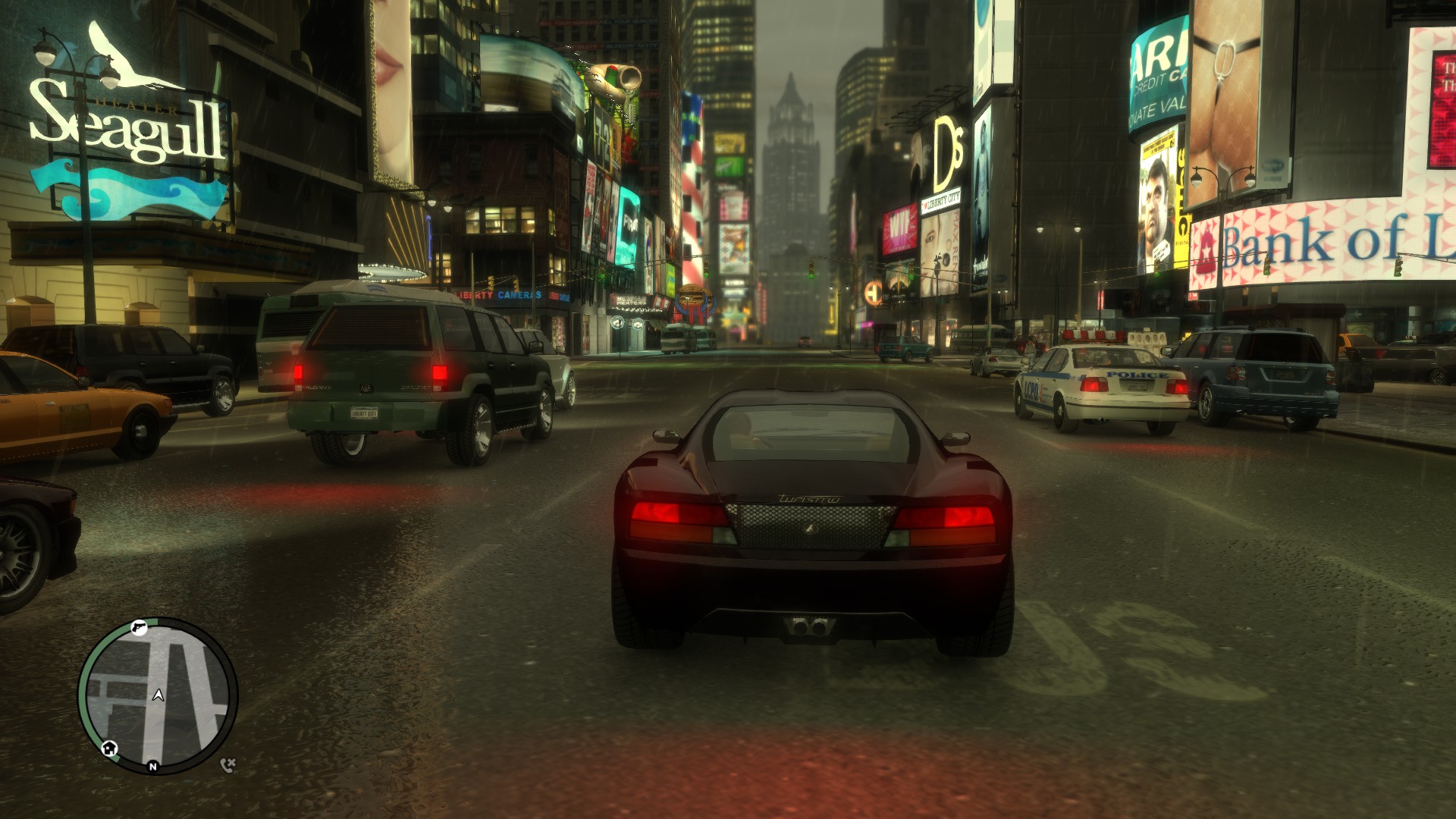Viewport: 1456px width, 819px height.
Task: Click the north marker on the radar
Action: click(153, 767)
